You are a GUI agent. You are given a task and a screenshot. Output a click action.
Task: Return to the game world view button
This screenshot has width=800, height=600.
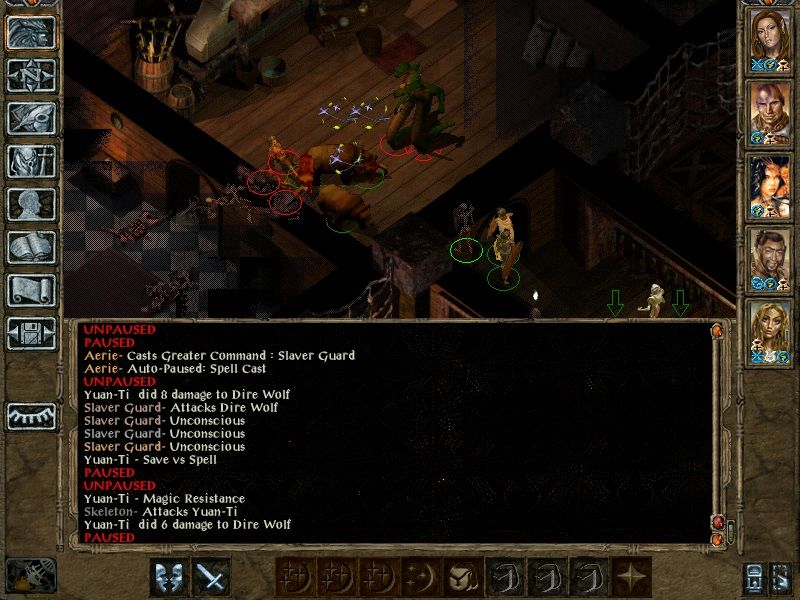pyautogui.click(x=31, y=32)
